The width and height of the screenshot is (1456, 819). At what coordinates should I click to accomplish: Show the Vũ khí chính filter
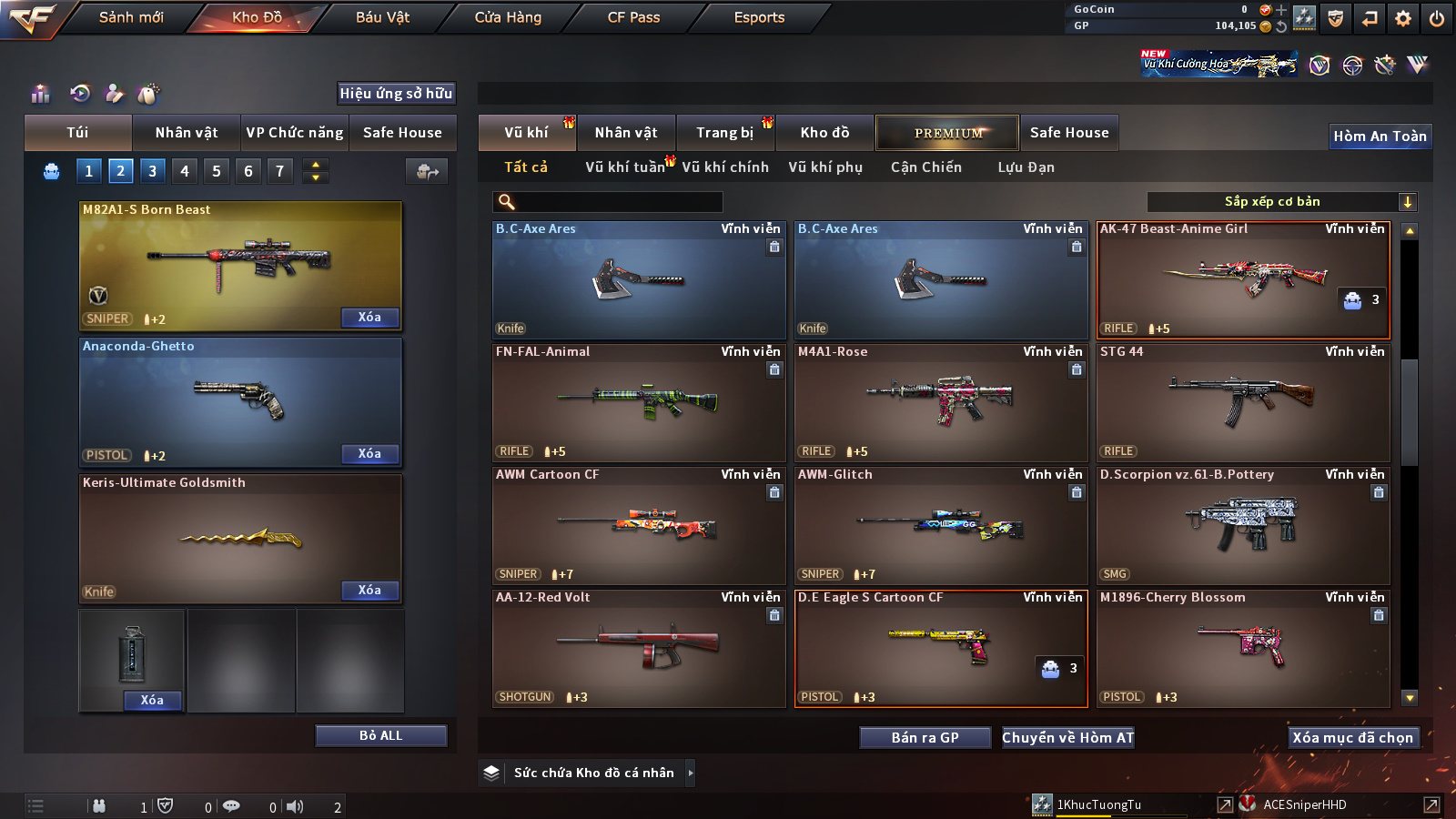point(725,167)
